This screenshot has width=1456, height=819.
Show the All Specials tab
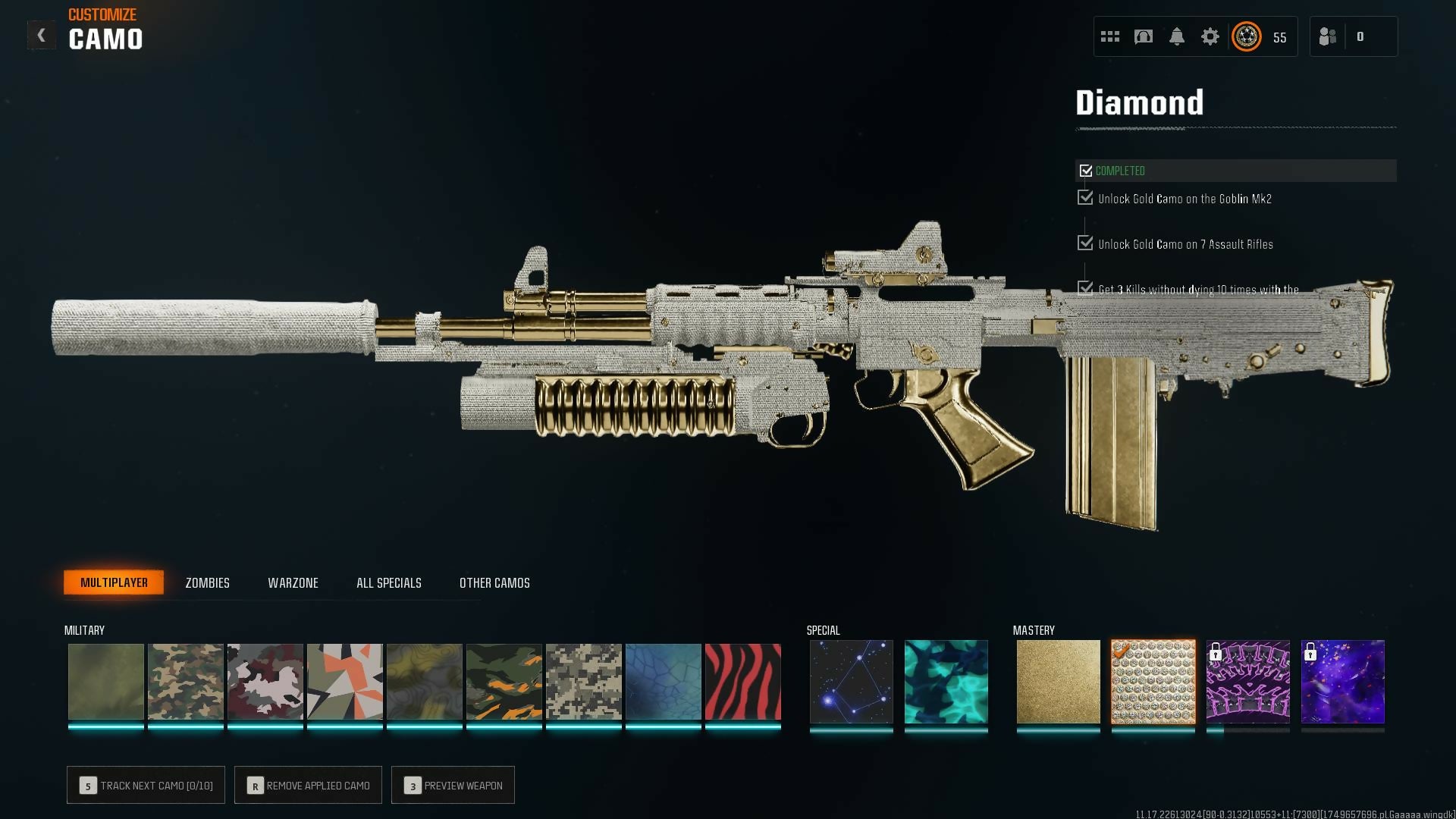point(388,583)
